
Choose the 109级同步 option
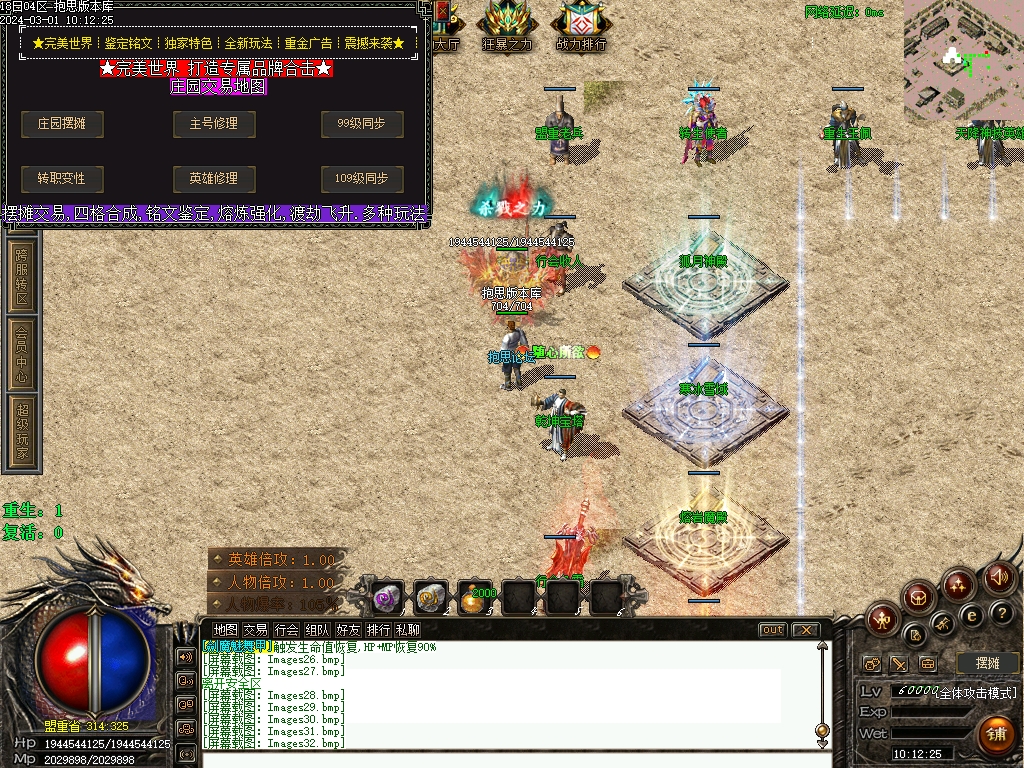(x=362, y=179)
